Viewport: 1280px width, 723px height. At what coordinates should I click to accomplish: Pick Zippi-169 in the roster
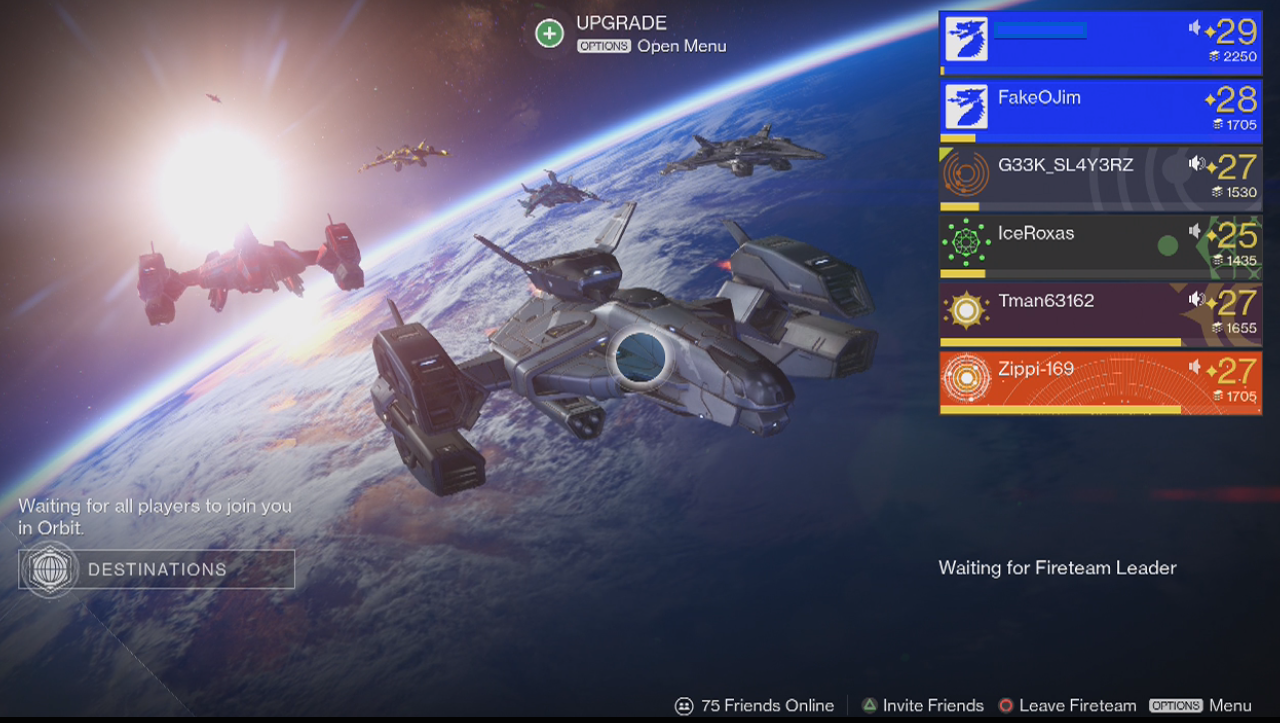point(1100,382)
